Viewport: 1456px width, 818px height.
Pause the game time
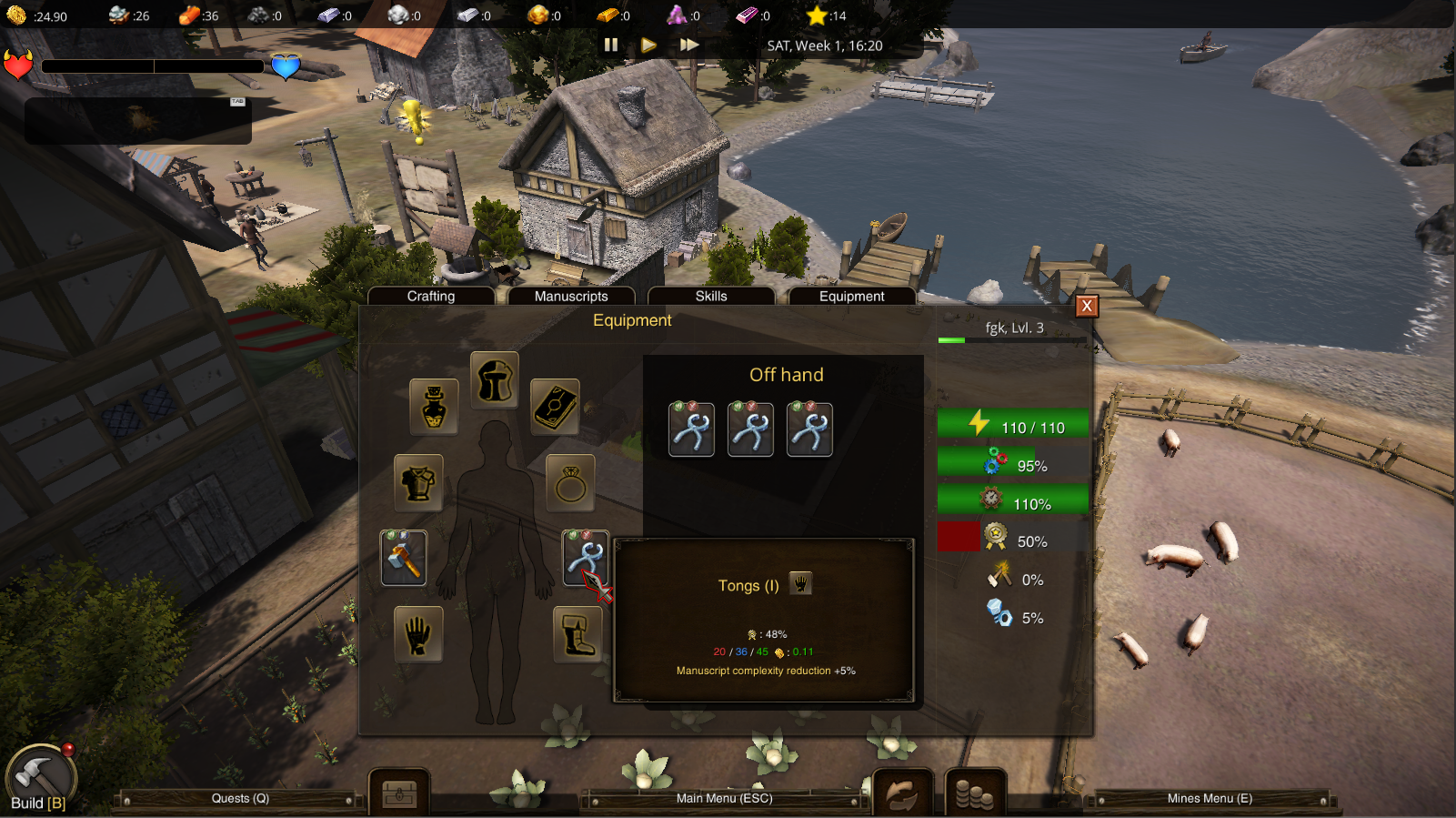(611, 45)
